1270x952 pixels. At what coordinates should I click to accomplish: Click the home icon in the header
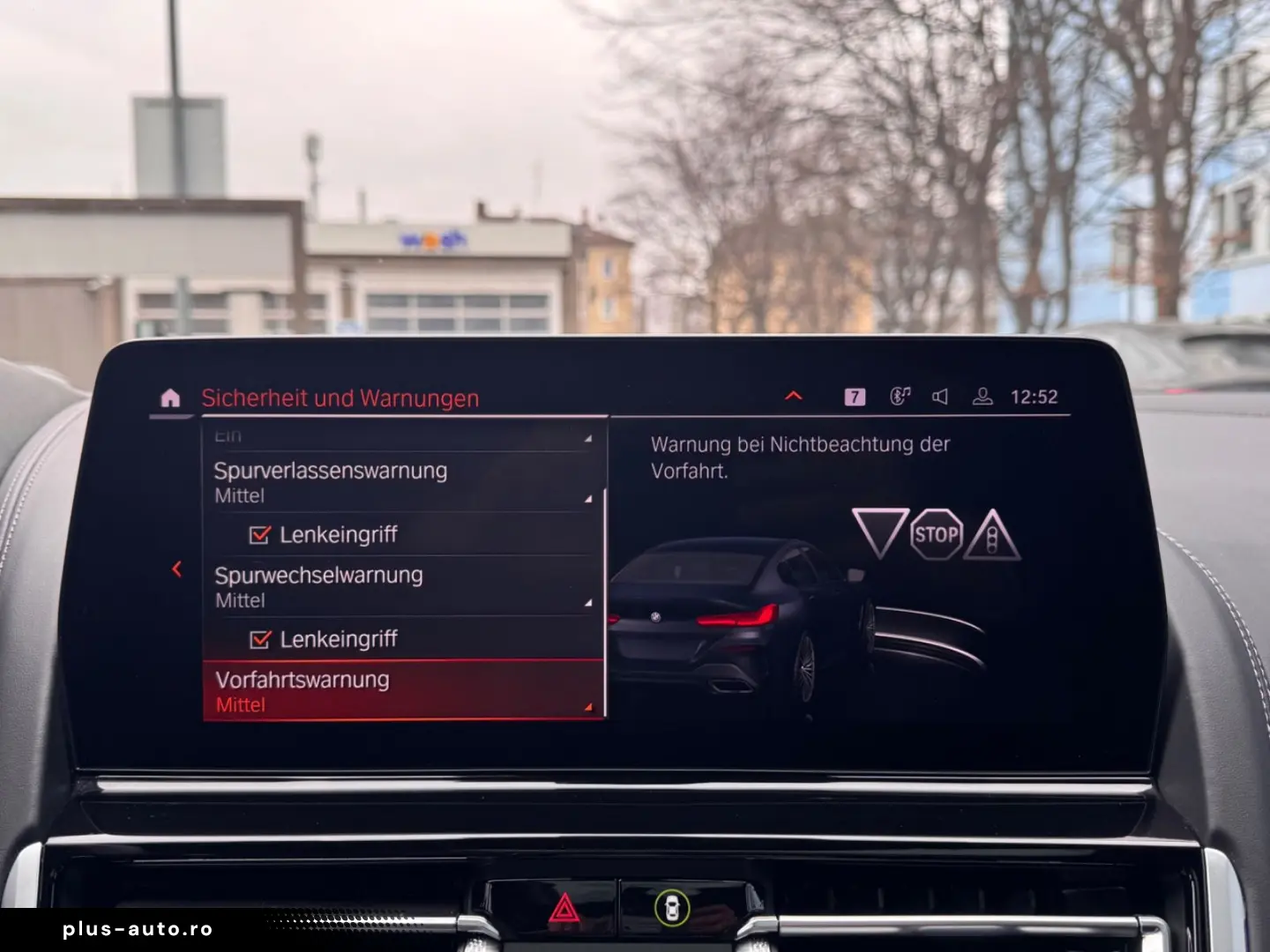tap(169, 397)
